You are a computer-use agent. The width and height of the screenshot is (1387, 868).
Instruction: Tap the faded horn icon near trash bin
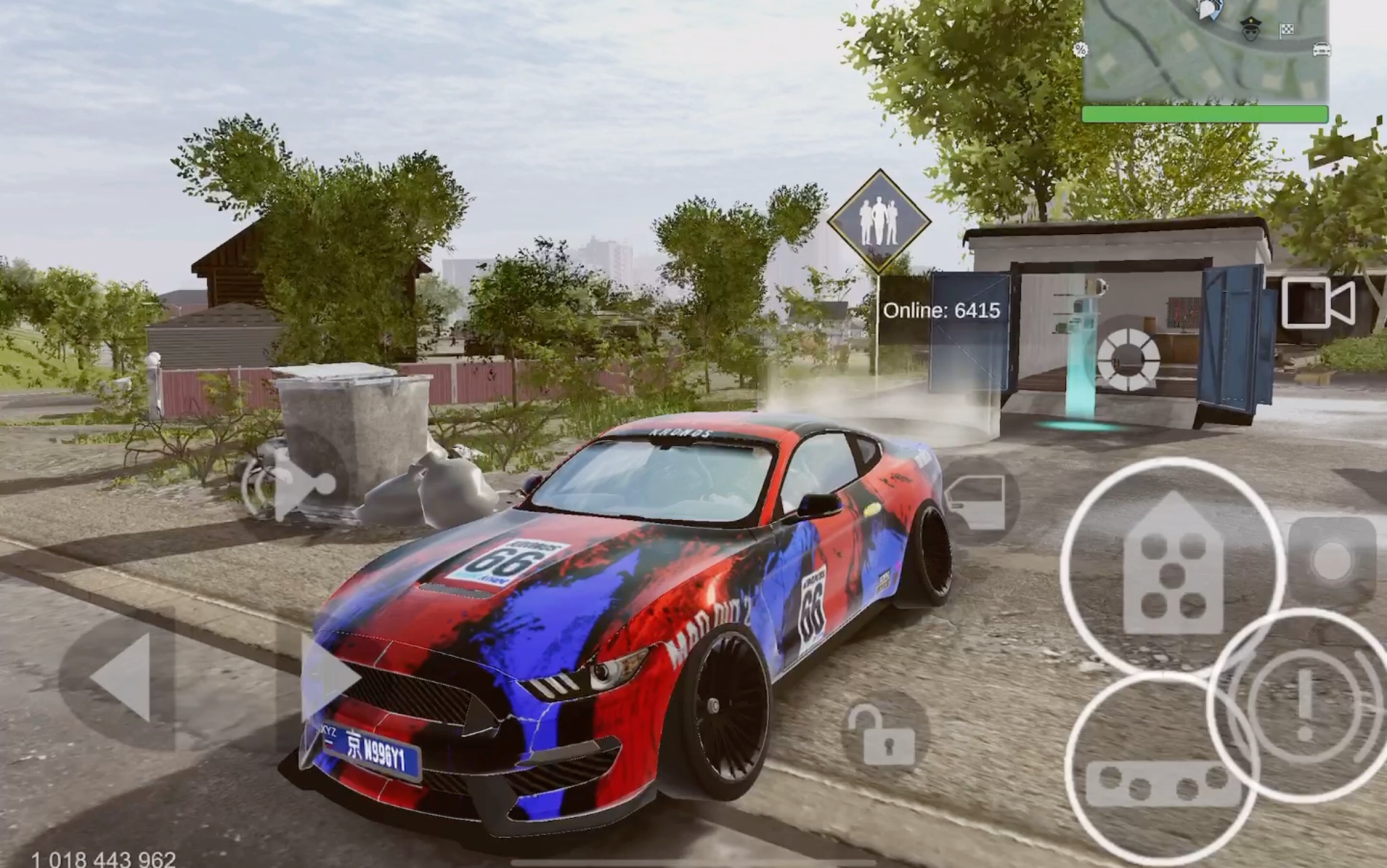(x=295, y=485)
